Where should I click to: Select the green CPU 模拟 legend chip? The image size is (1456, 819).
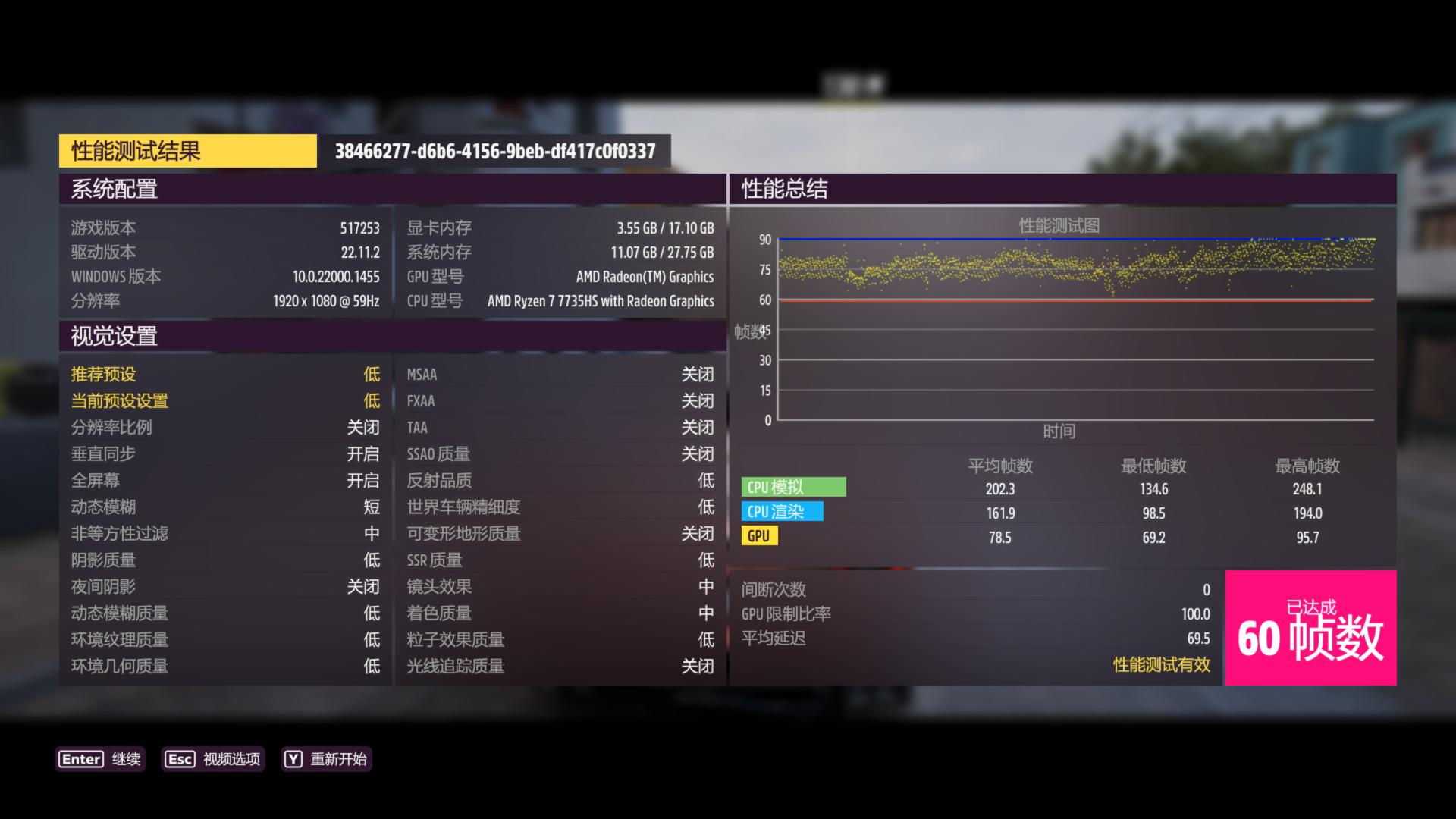click(x=794, y=487)
